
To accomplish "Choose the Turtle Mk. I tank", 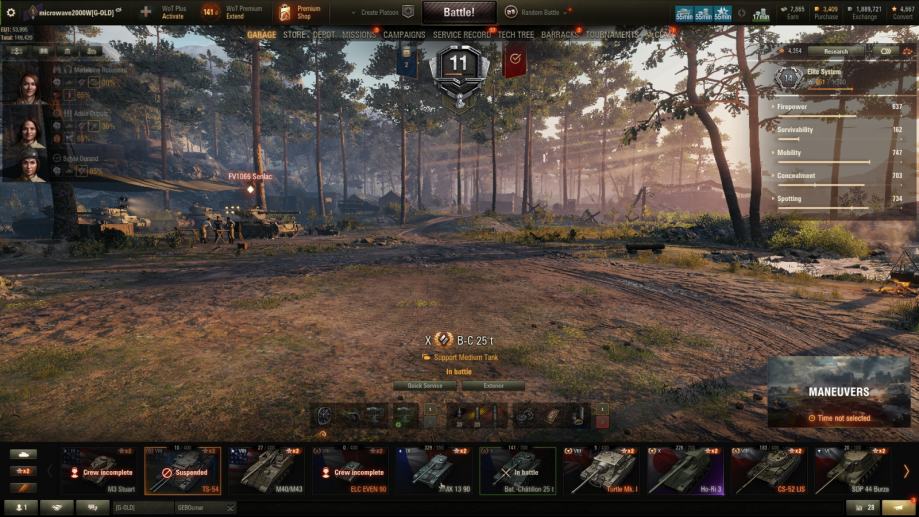I will tap(602, 470).
